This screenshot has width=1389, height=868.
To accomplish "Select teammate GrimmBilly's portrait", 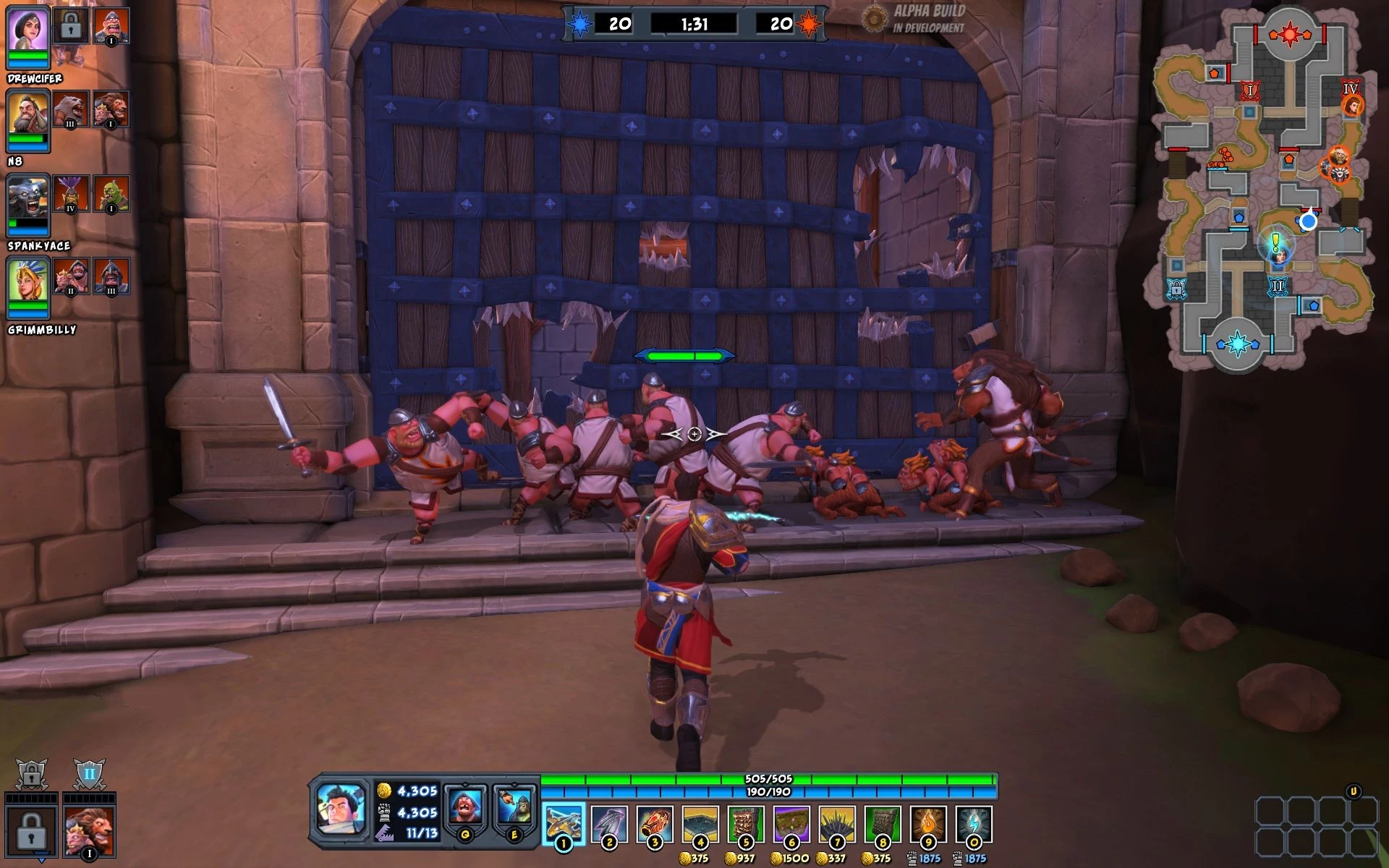I will (28, 282).
